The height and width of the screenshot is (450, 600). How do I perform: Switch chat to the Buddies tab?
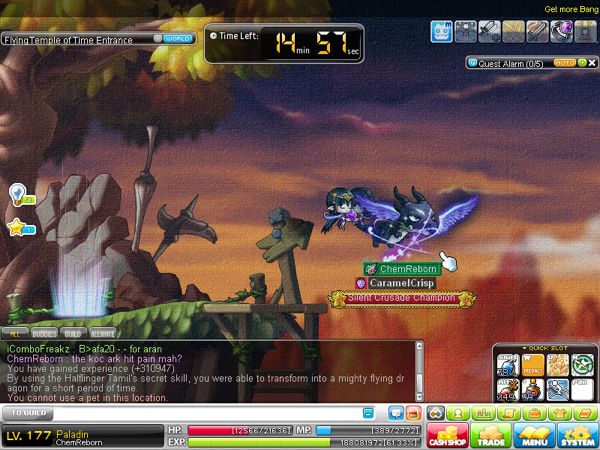[x=44, y=331]
